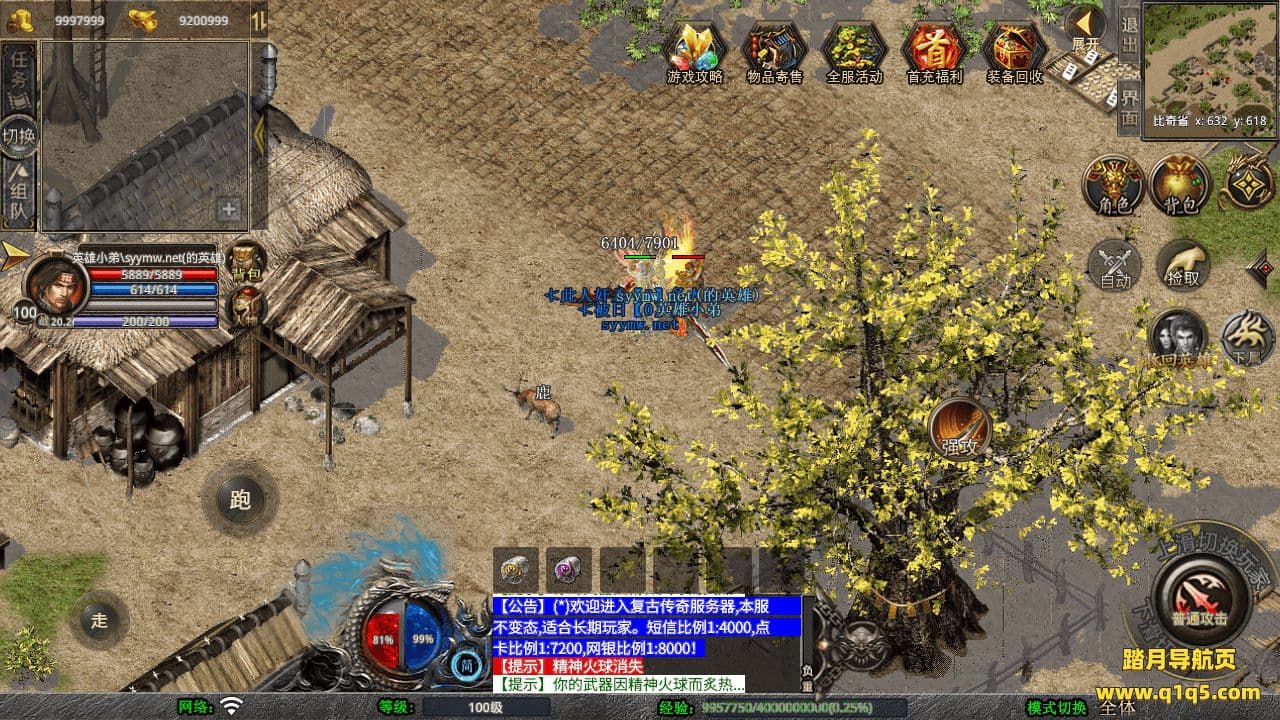Select the 跑 run movement button
The image size is (1280, 720).
pyautogui.click(x=240, y=500)
